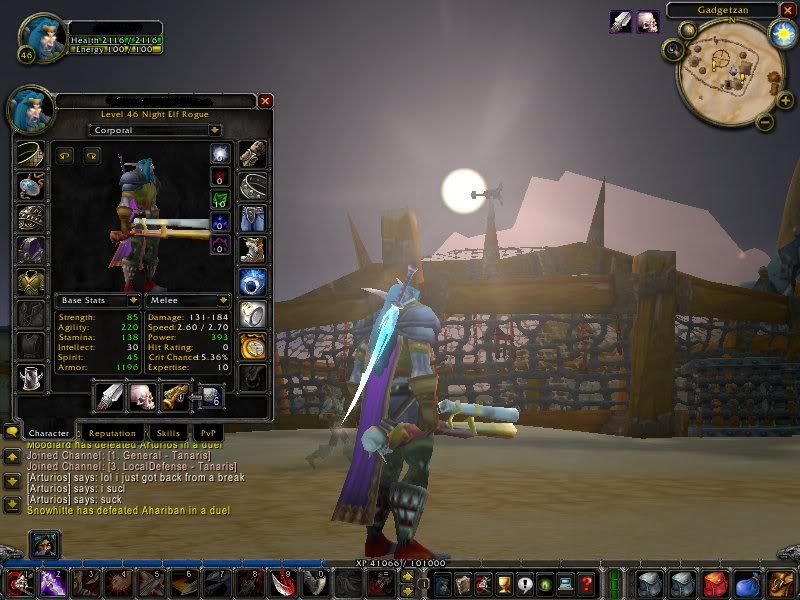Image resolution: width=800 pixels, height=600 pixels.
Task: Select the blue gem ring slot
Action: (x=252, y=282)
